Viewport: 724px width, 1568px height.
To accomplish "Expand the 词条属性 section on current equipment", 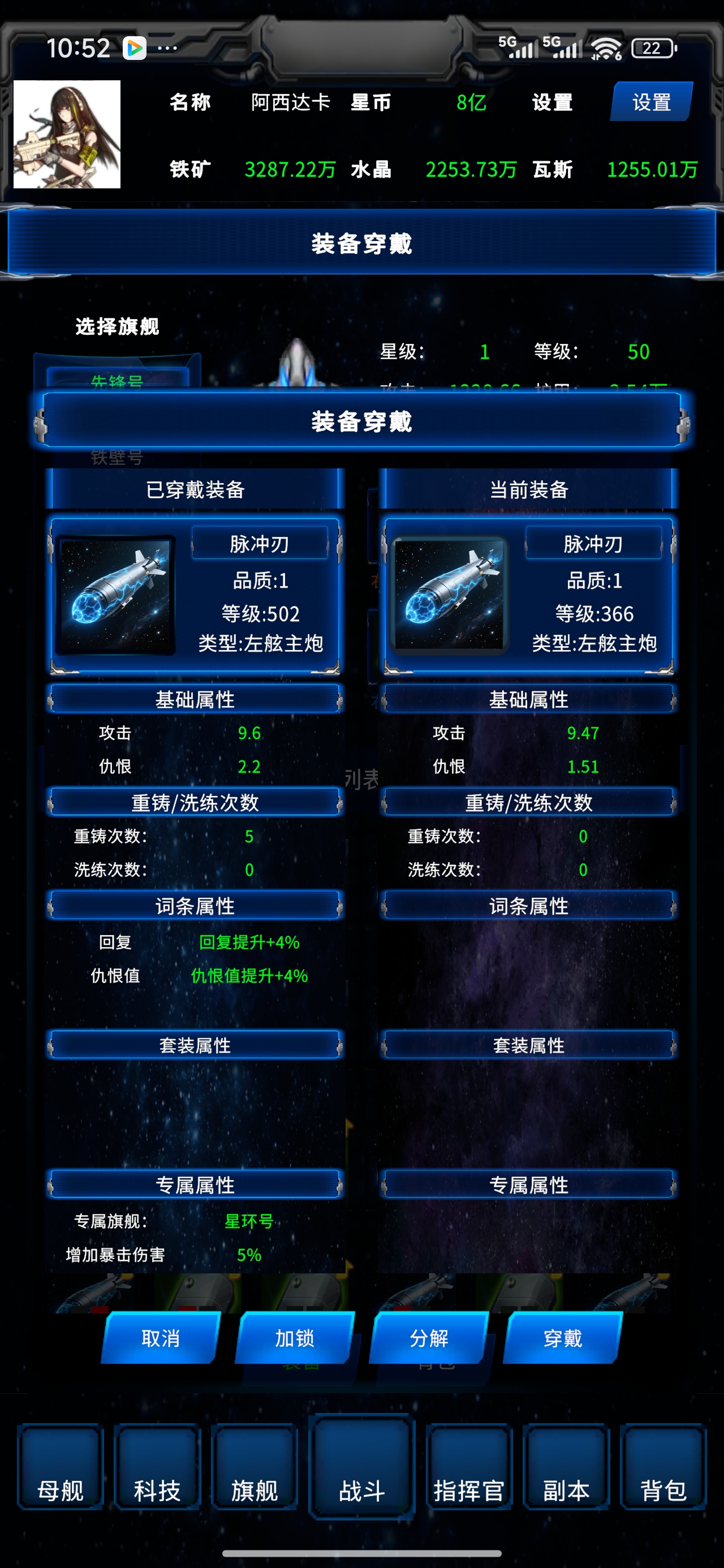I will tap(528, 906).
